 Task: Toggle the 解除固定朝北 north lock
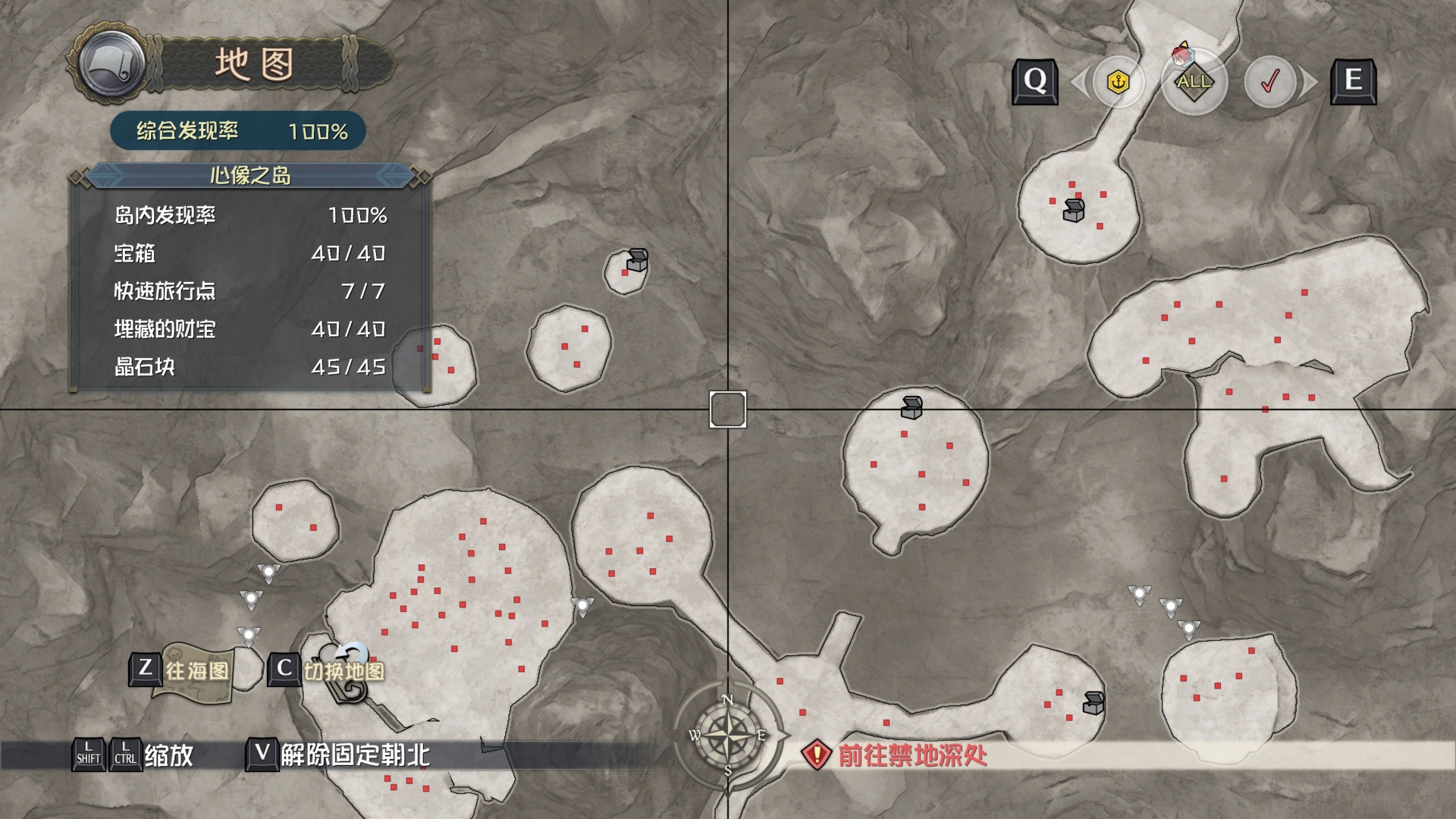338,755
